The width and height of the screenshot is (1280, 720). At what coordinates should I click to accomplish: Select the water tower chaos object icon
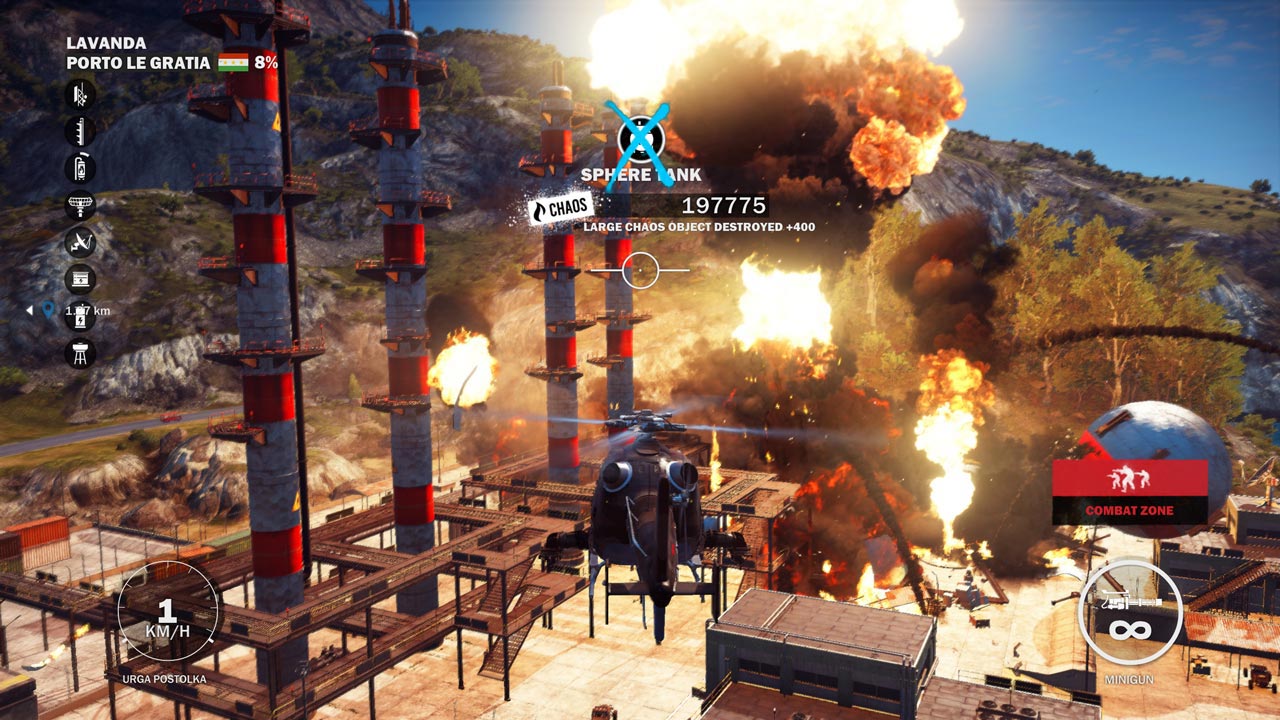tap(80, 353)
